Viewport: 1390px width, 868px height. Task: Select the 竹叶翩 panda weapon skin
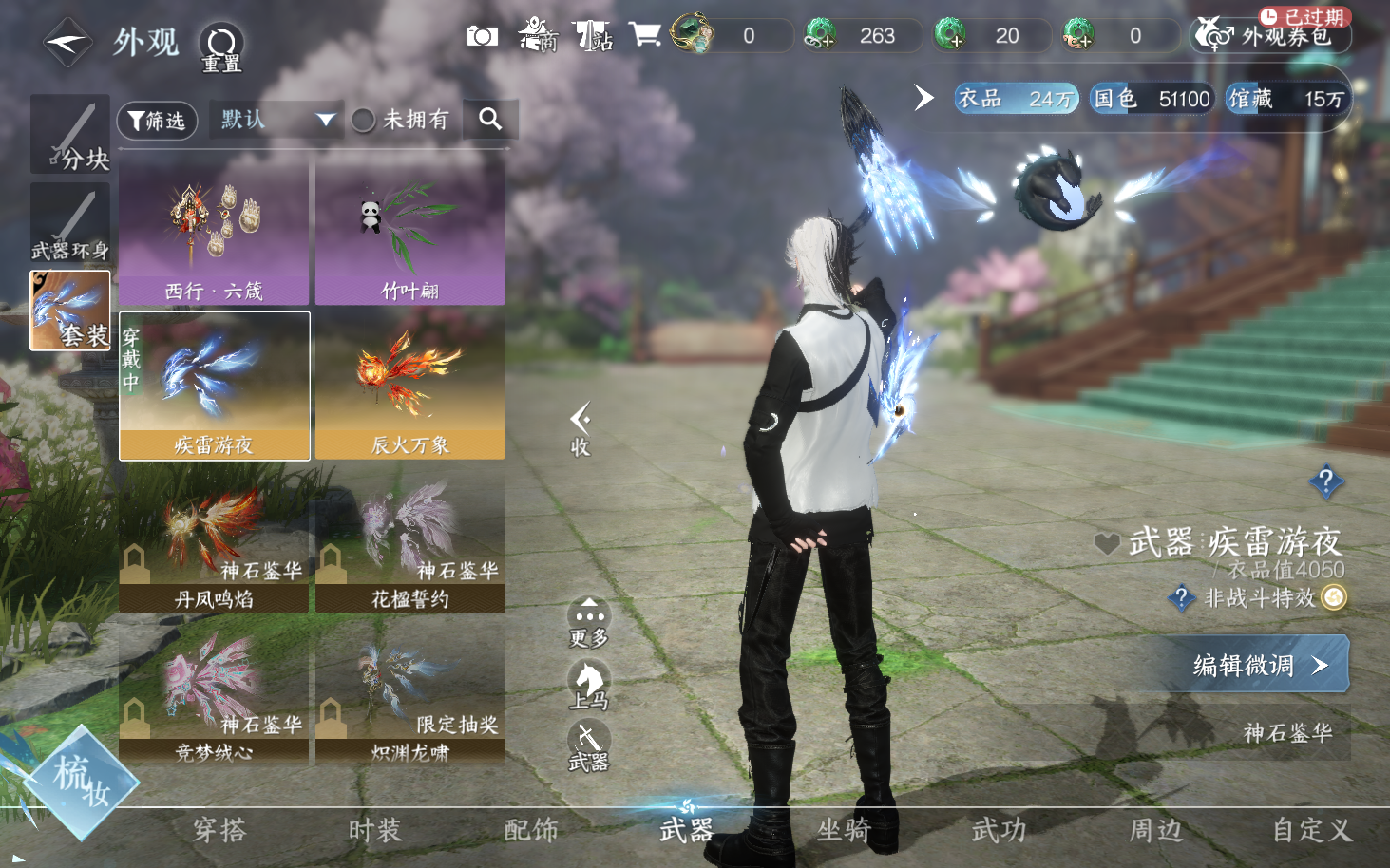point(409,233)
